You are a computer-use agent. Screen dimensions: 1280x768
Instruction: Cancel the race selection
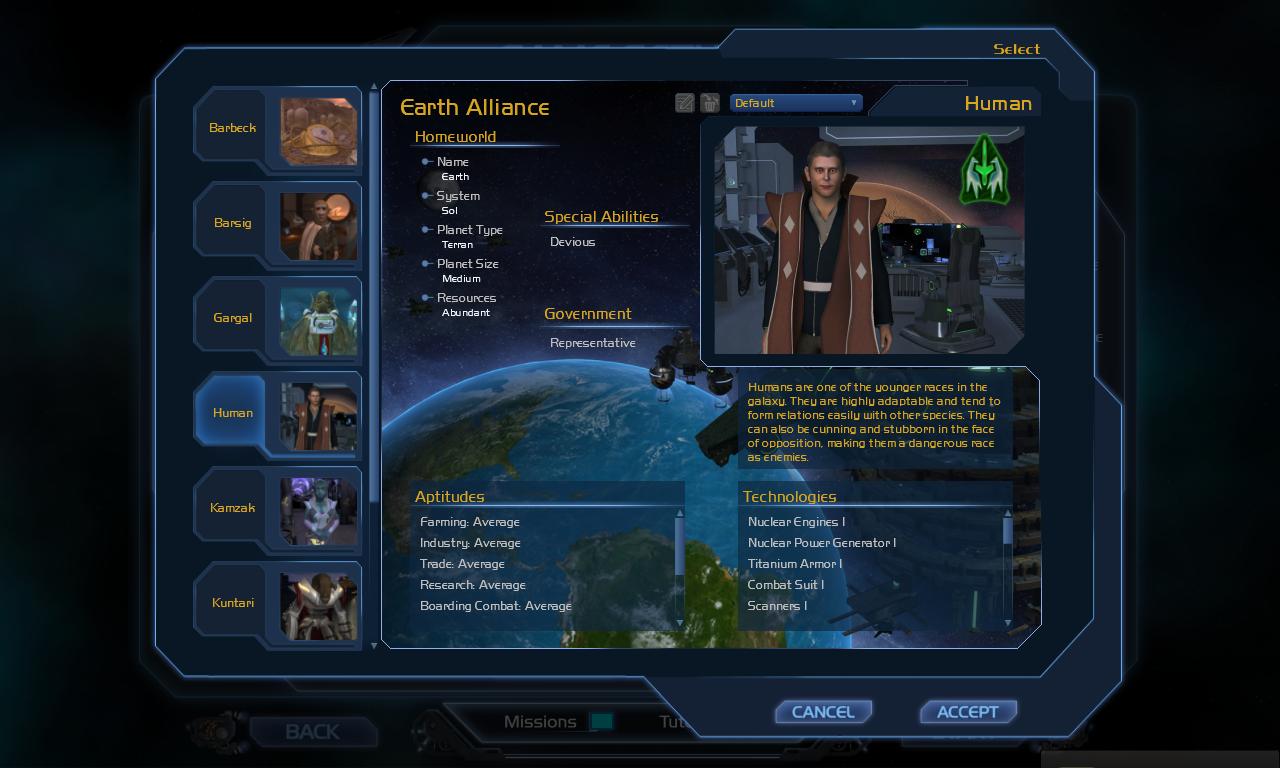click(x=823, y=712)
